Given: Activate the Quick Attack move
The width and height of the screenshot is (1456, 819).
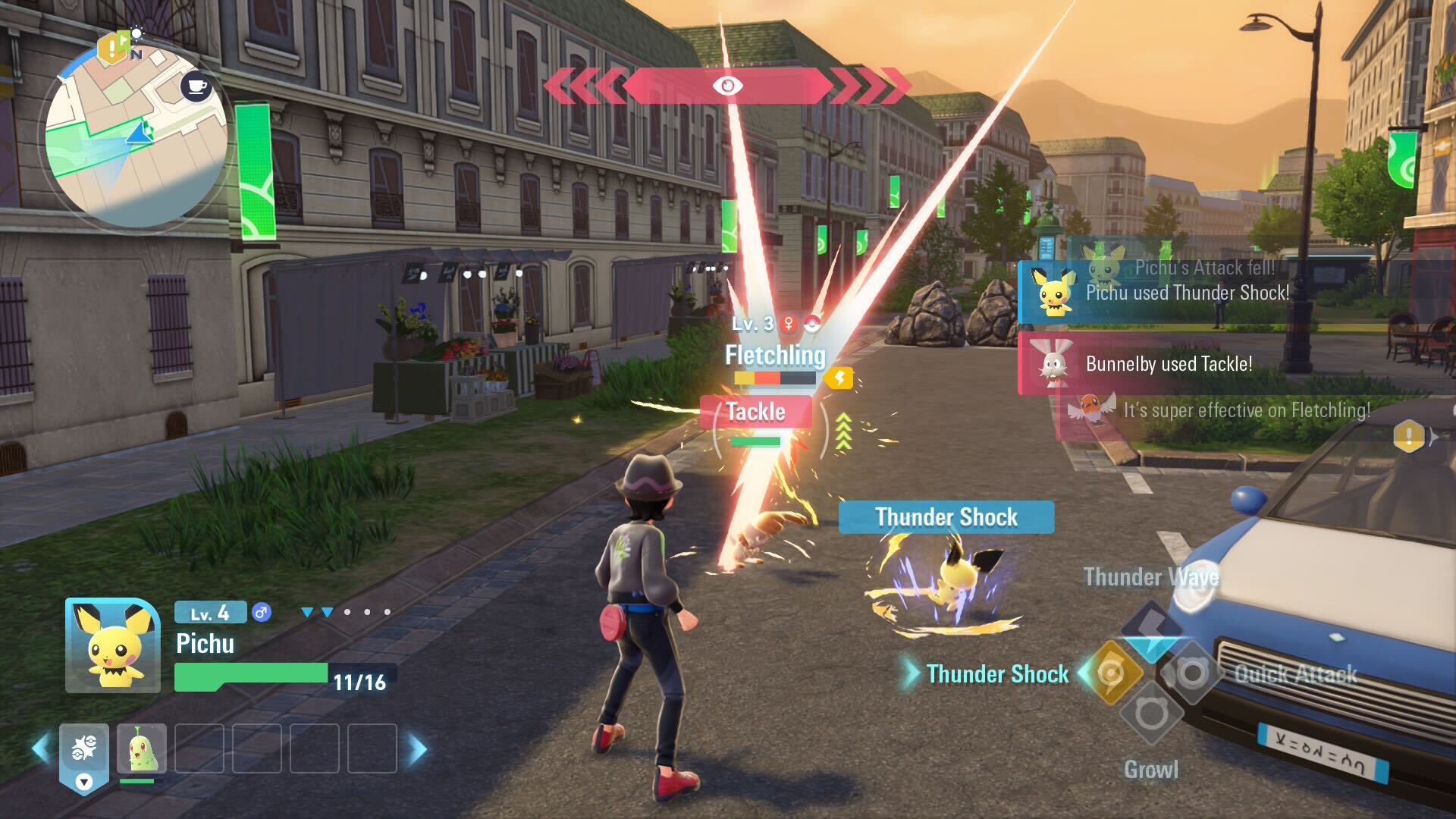Looking at the screenshot, I should pos(1192,673).
